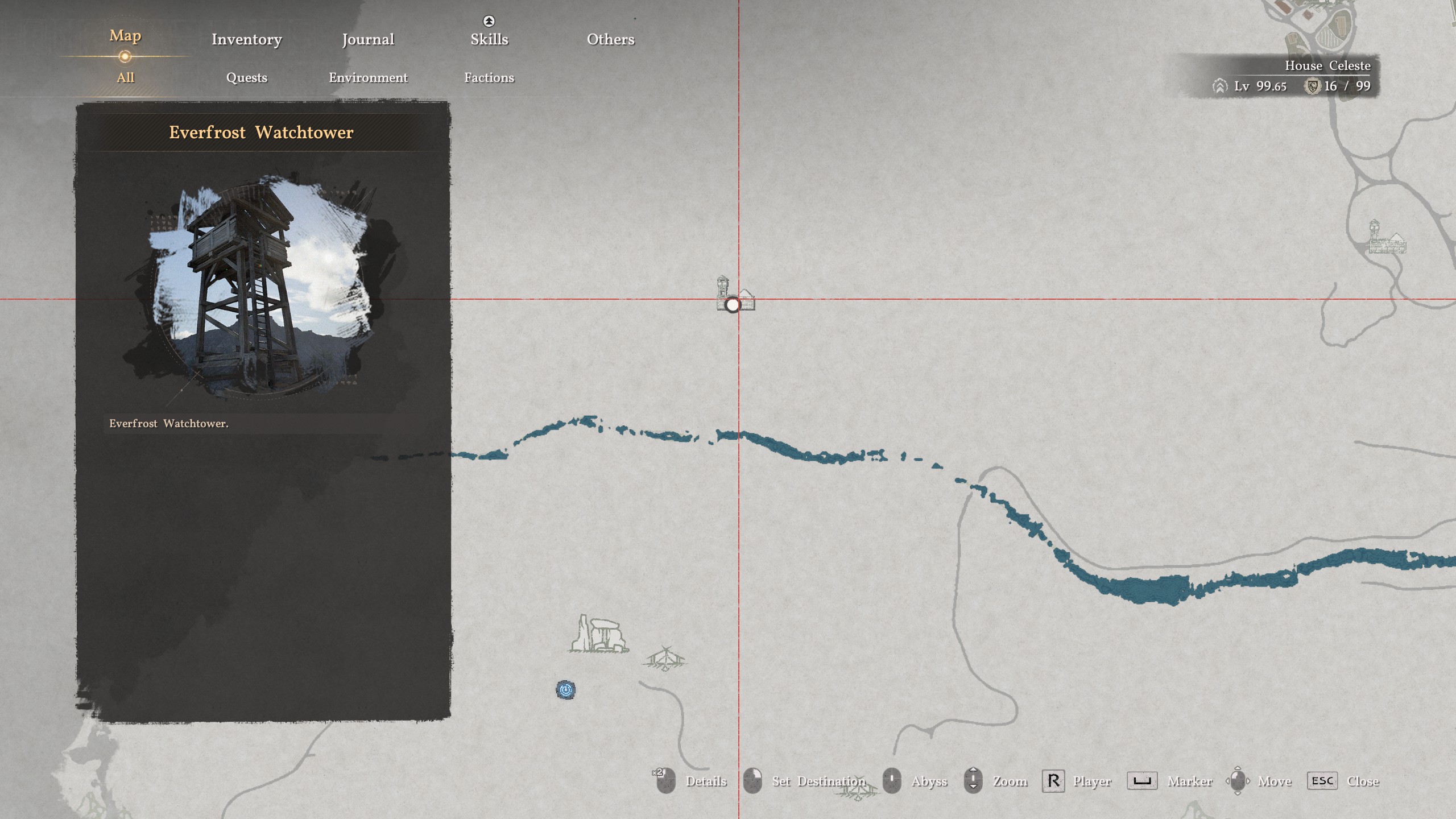Open the Journal tab
This screenshot has width=1456, height=819.
368,39
